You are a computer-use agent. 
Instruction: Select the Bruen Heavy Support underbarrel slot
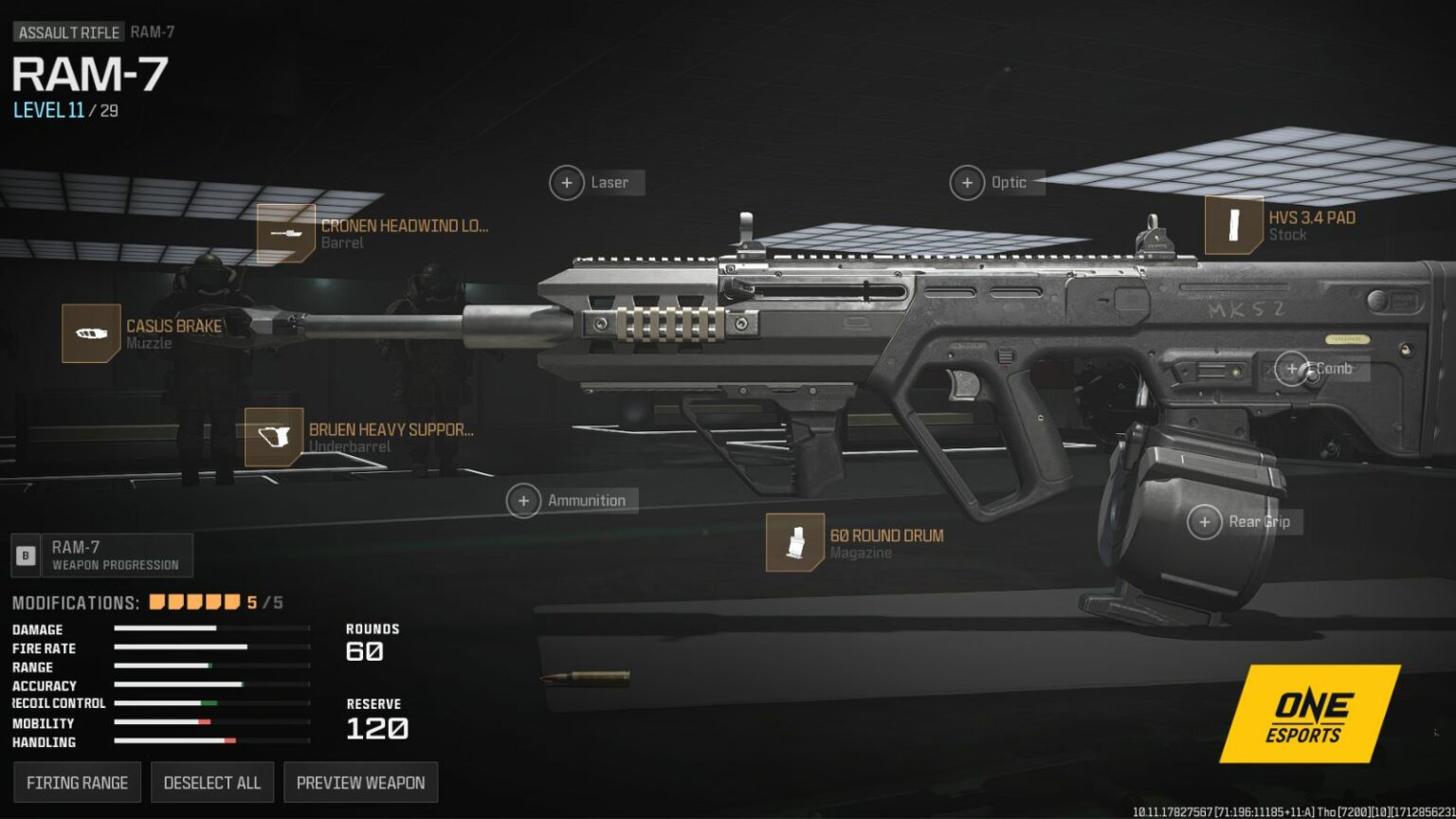click(x=274, y=437)
